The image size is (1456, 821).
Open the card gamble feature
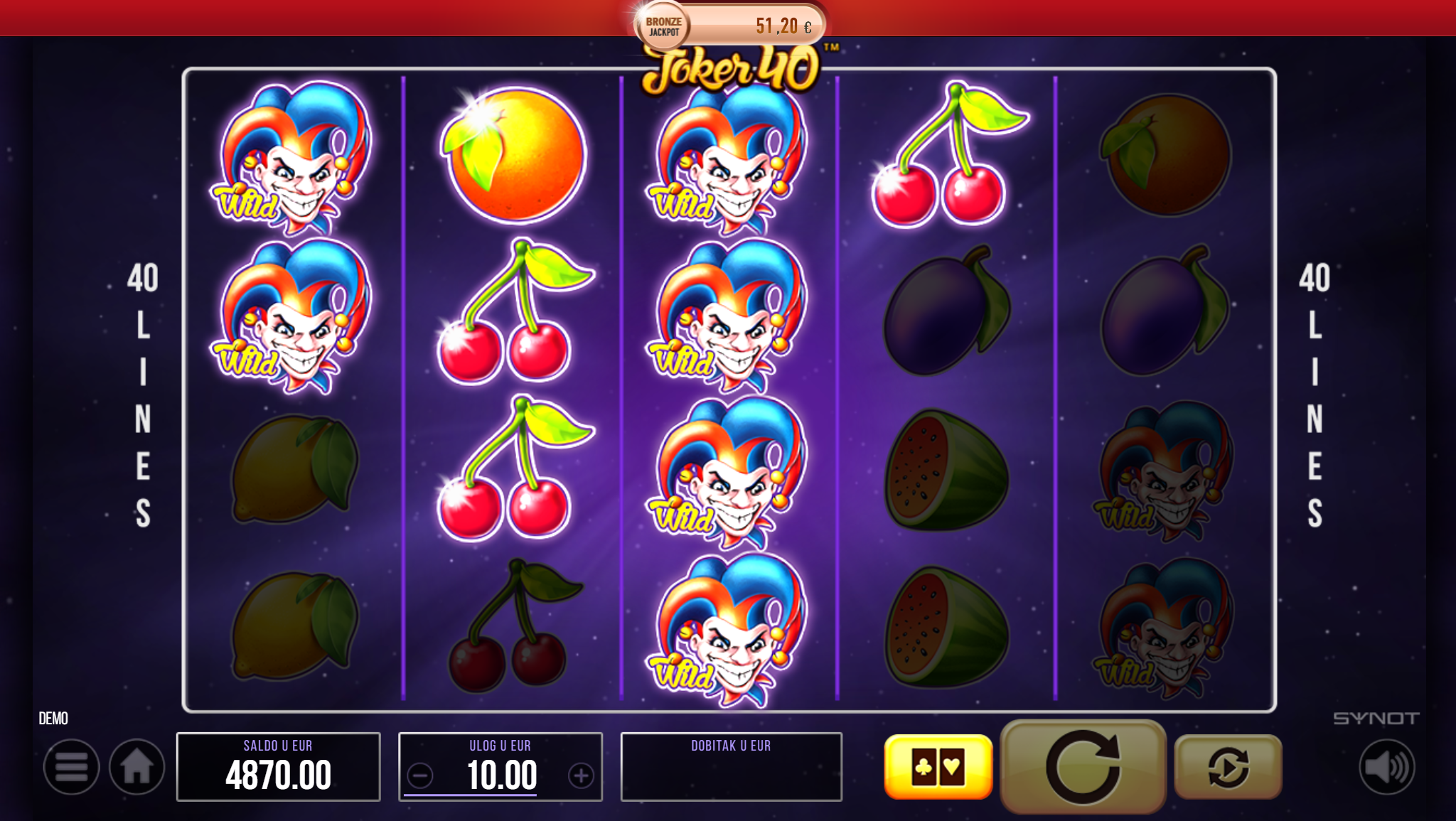click(x=938, y=767)
